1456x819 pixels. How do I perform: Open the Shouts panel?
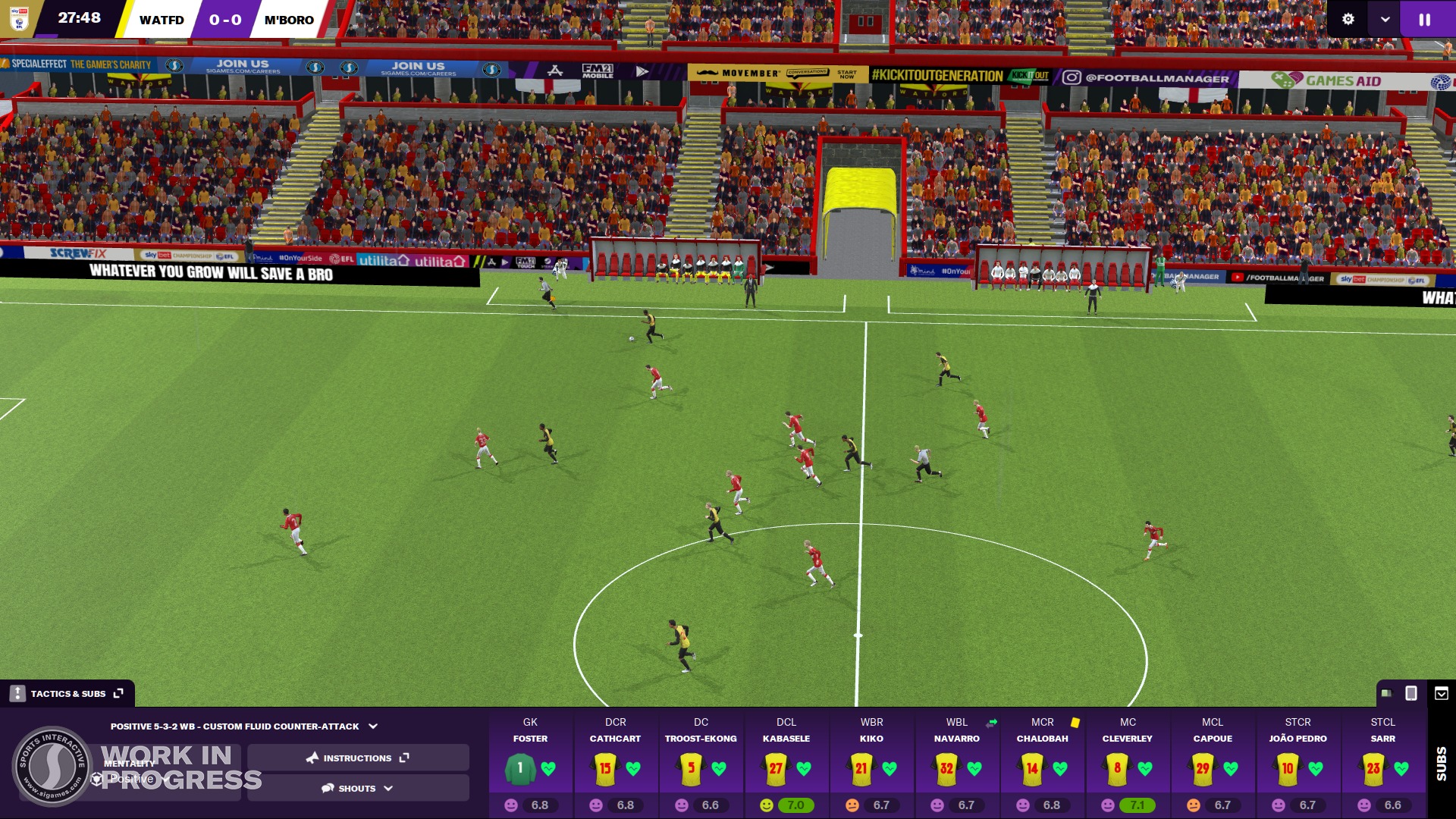(x=356, y=788)
